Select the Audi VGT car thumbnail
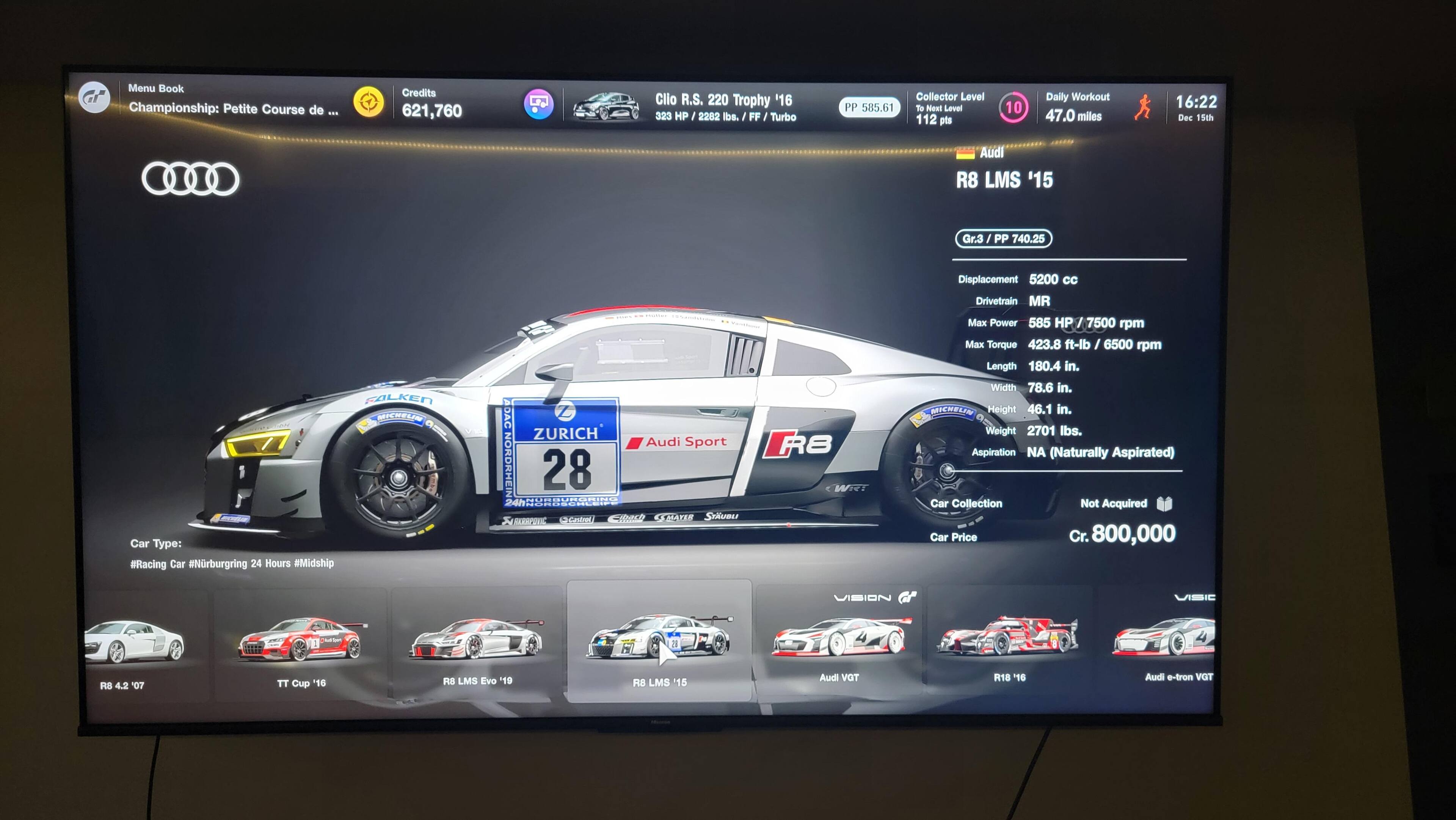1456x820 pixels. point(840,639)
